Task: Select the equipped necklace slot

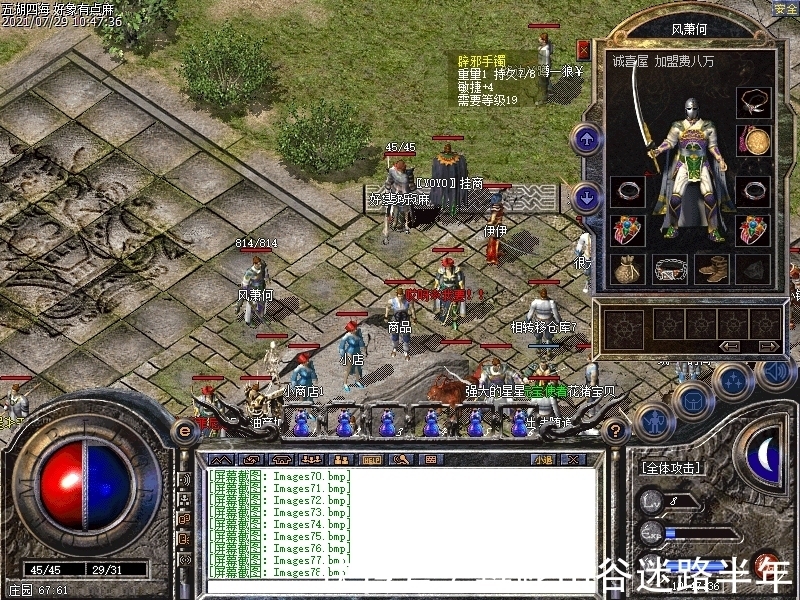Action: tap(754, 102)
